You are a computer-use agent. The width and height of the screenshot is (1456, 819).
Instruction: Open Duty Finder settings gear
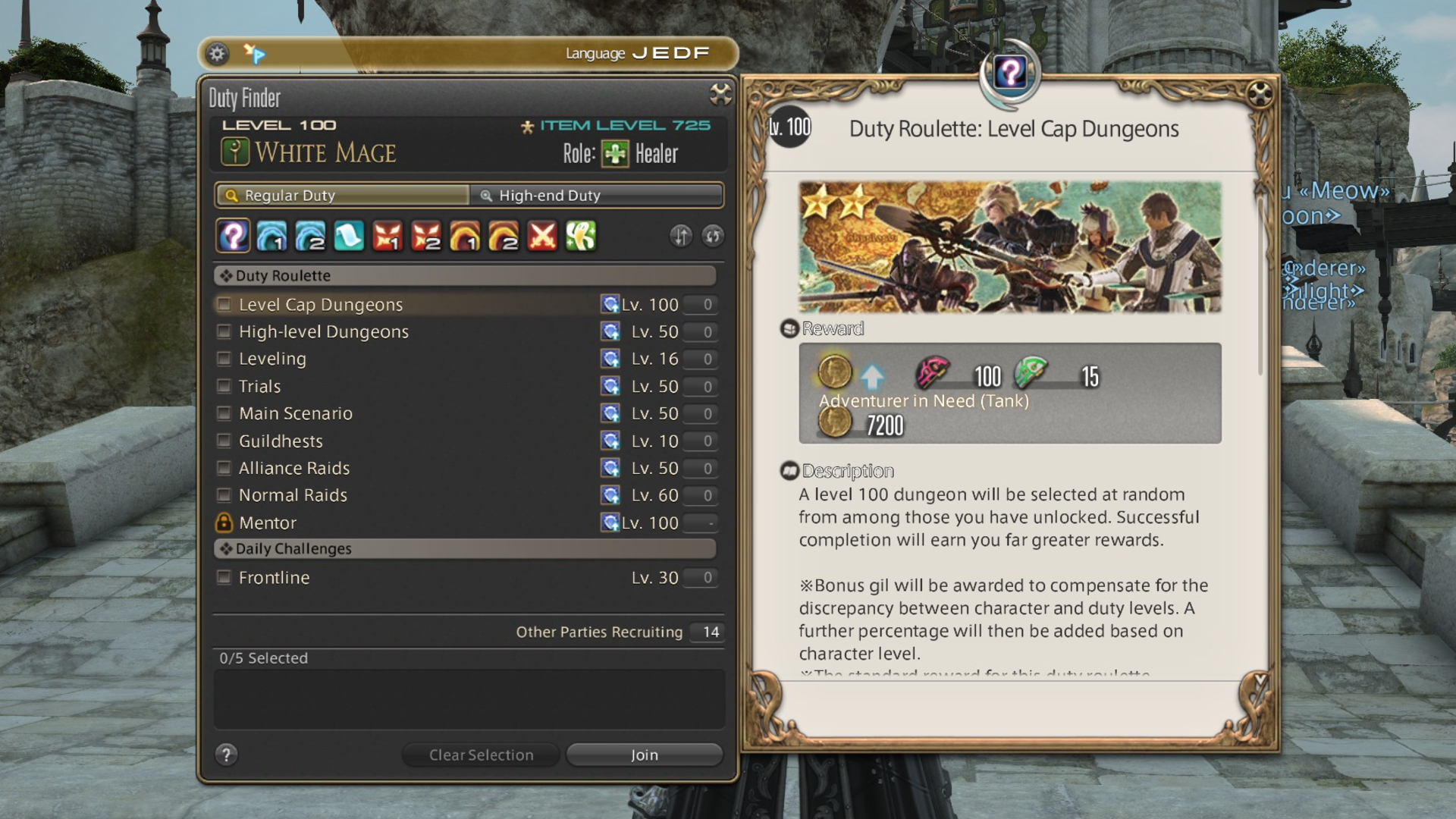(218, 54)
